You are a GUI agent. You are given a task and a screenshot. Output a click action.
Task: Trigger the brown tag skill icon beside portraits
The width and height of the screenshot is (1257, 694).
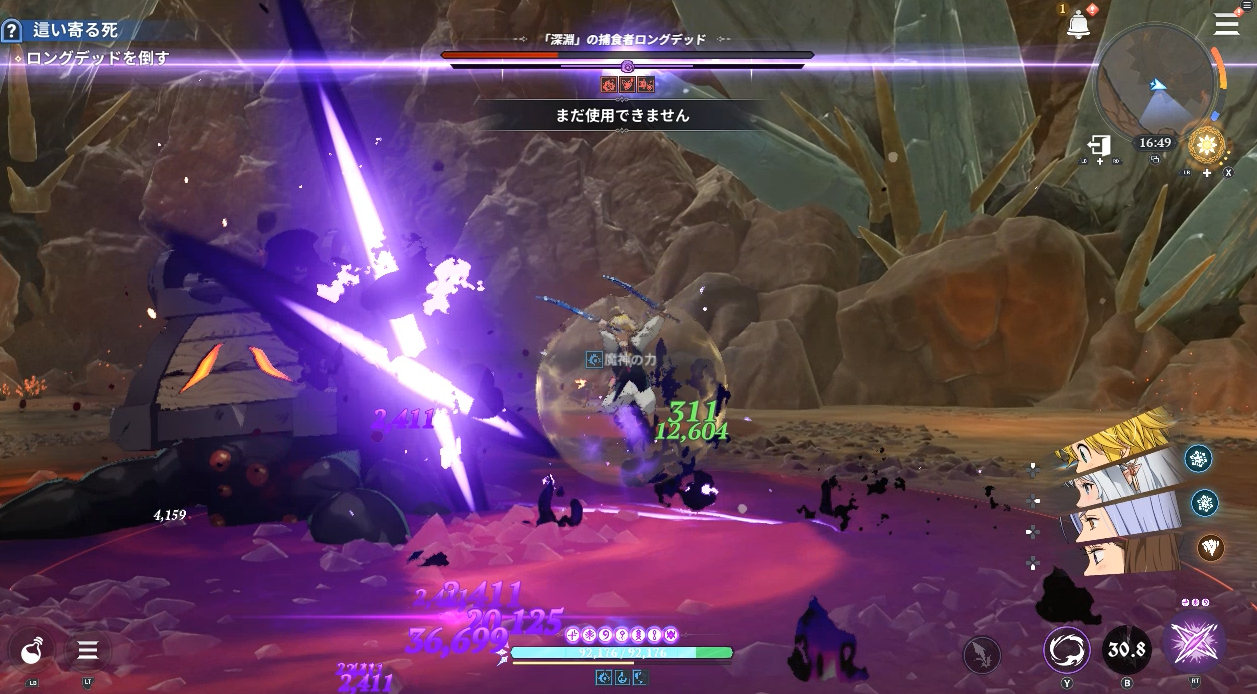(1210, 547)
